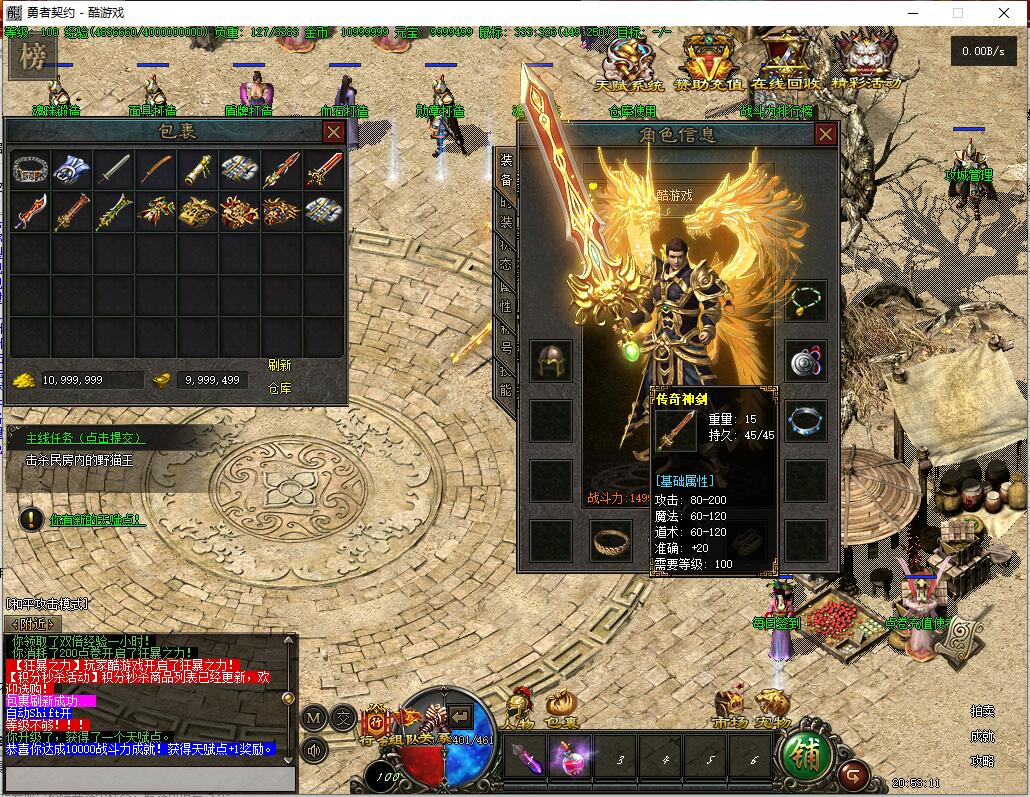Close the 包裹 bag window
Screen dimensions: 1030x797
click(x=334, y=132)
